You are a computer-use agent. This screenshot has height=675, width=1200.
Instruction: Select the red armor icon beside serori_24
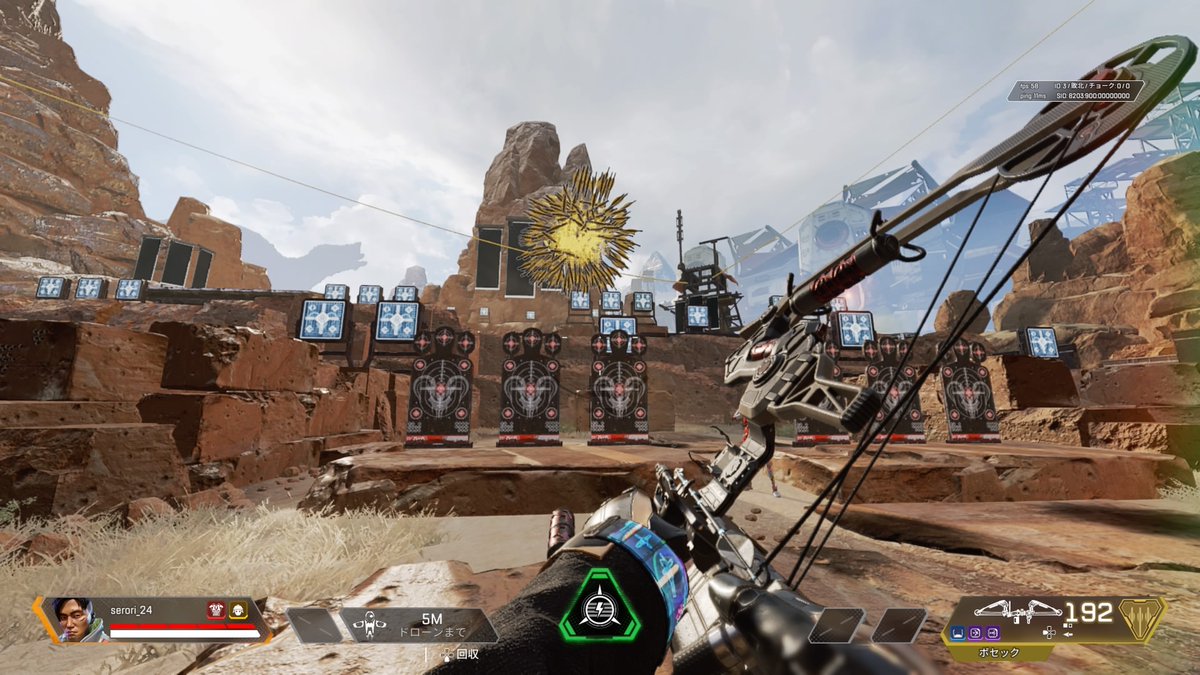tap(216, 610)
